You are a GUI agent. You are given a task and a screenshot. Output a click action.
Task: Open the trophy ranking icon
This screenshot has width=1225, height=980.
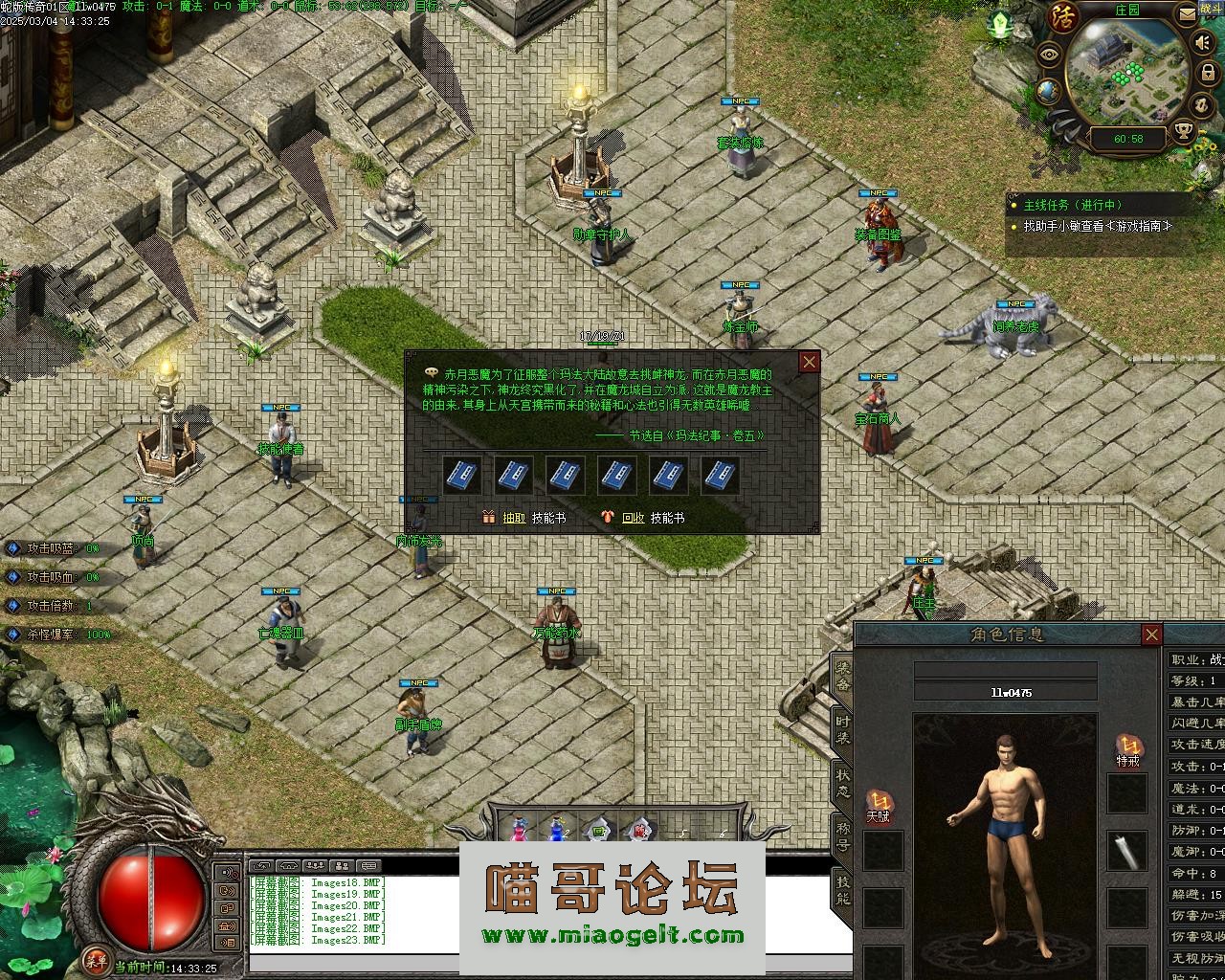tap(1183, 132)
